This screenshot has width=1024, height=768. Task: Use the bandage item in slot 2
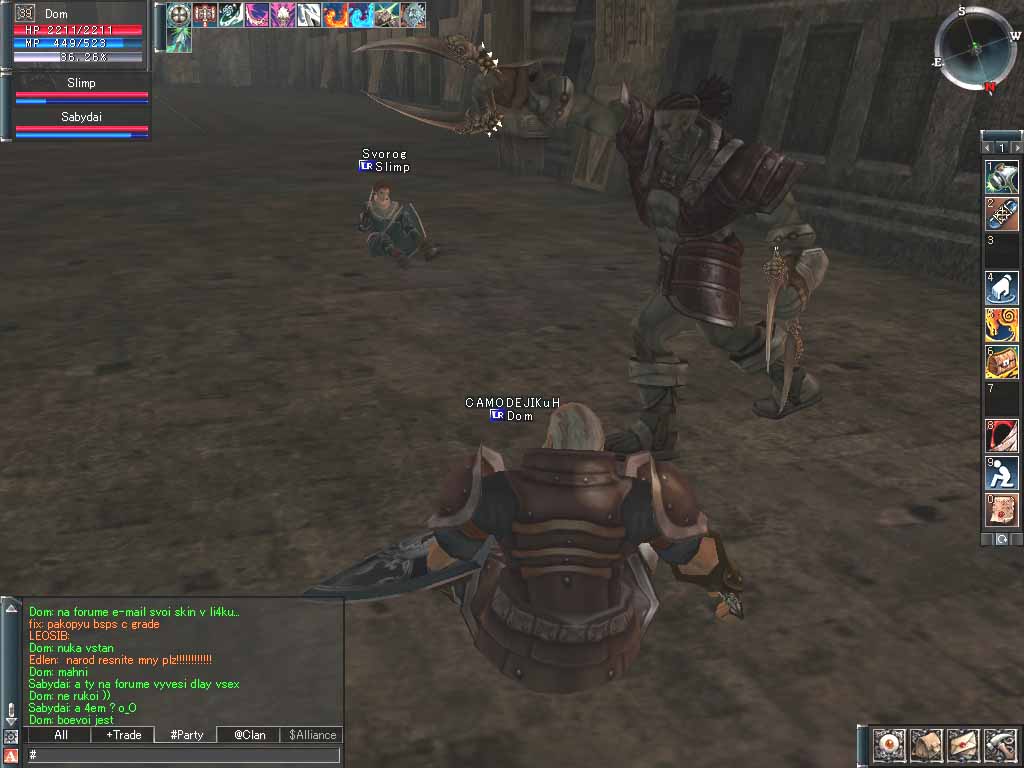click(x=1002, y=214)
